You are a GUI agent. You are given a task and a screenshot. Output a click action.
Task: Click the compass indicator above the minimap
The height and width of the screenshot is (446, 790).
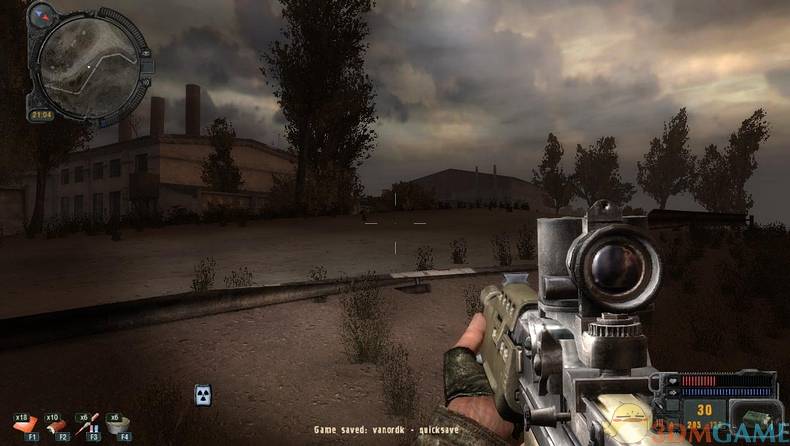pyautogui.click(x=42, y=15)
